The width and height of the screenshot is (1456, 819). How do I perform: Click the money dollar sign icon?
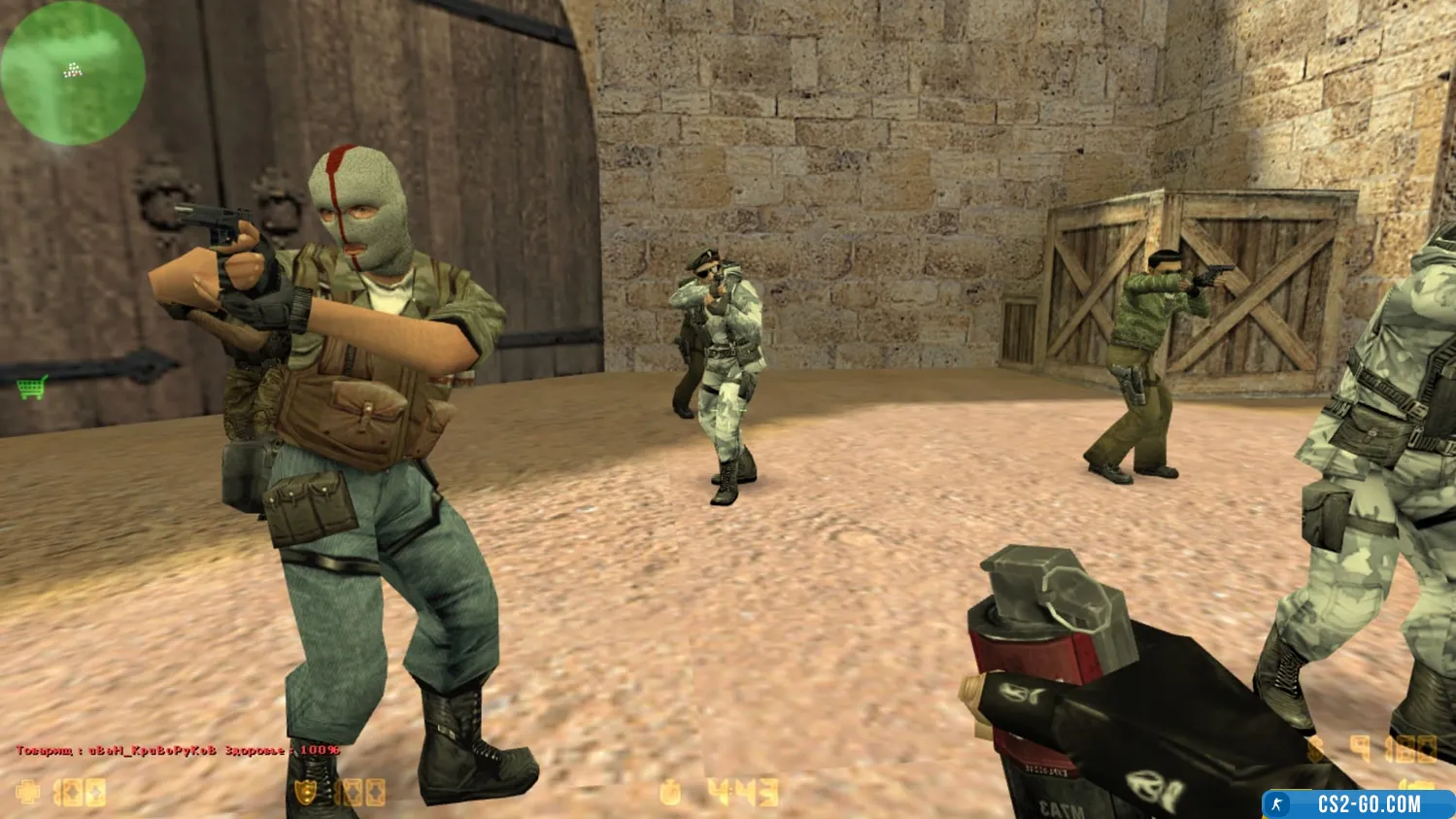pyautogui.click(x=1317, y=749)
